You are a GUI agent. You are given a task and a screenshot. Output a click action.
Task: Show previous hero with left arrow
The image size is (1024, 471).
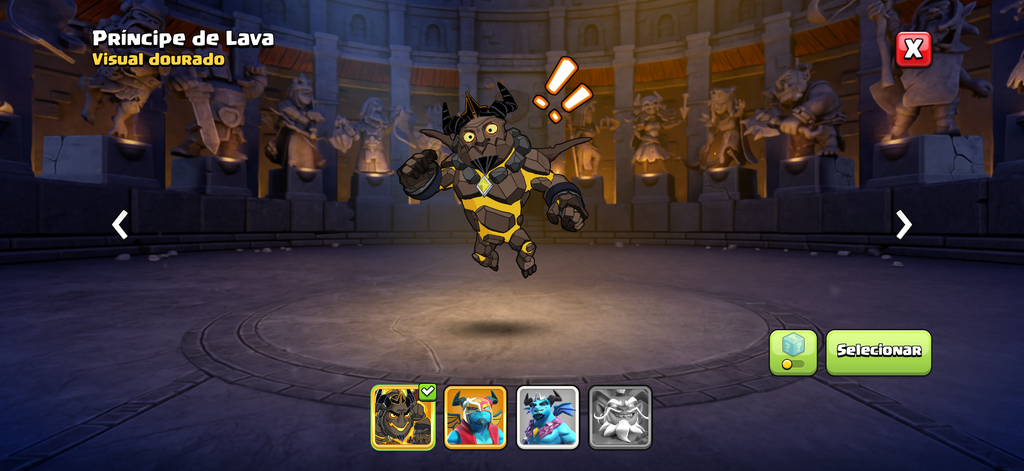120,225
